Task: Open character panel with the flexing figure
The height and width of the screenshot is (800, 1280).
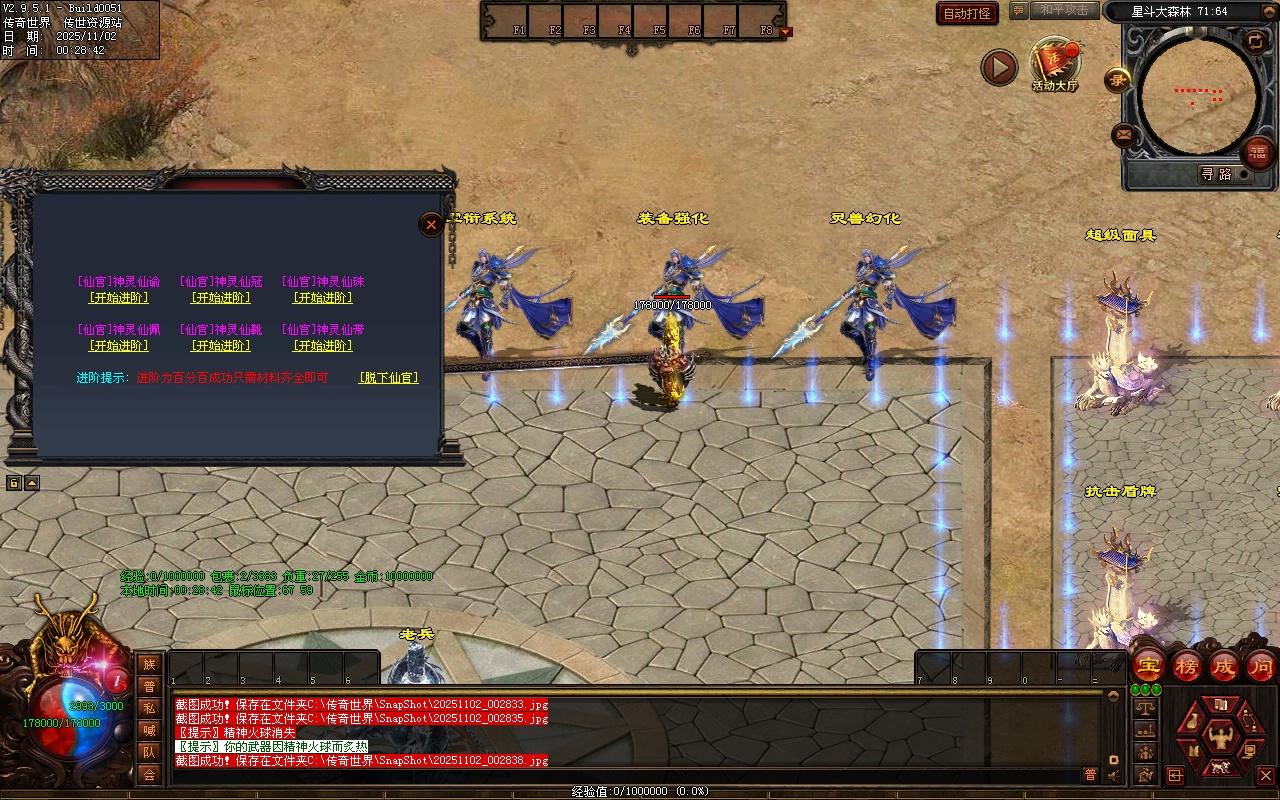Action: [1219, 738]
